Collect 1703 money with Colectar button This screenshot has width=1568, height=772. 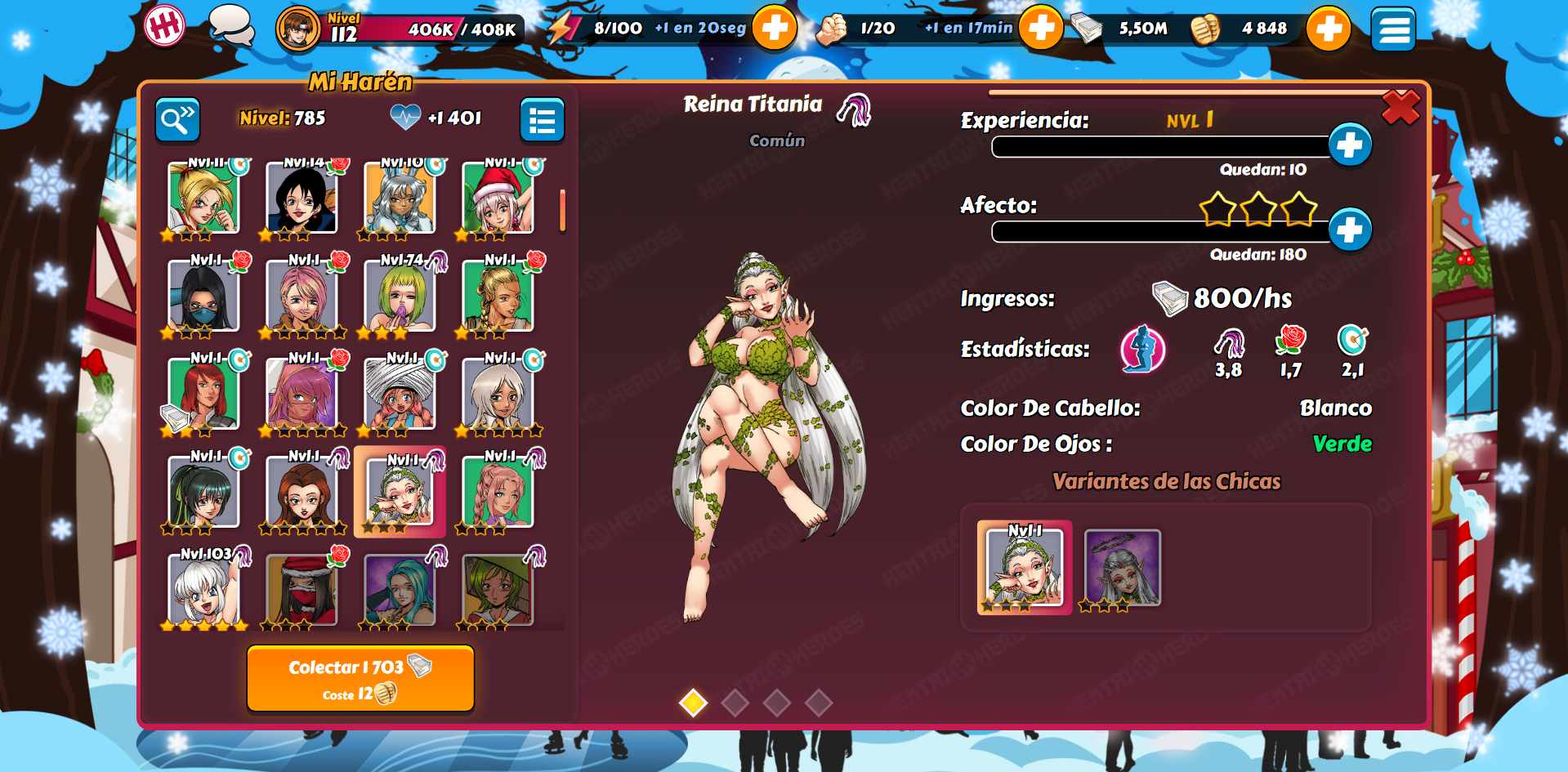[x=360, y=678]
